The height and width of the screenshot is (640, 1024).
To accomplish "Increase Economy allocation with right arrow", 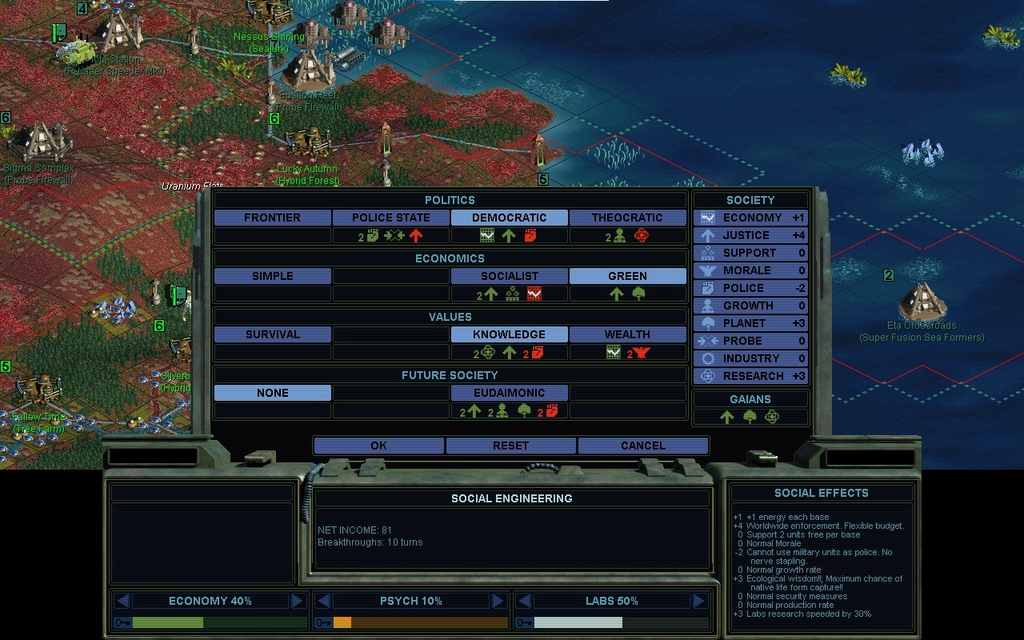I will (x=297, y=601).
